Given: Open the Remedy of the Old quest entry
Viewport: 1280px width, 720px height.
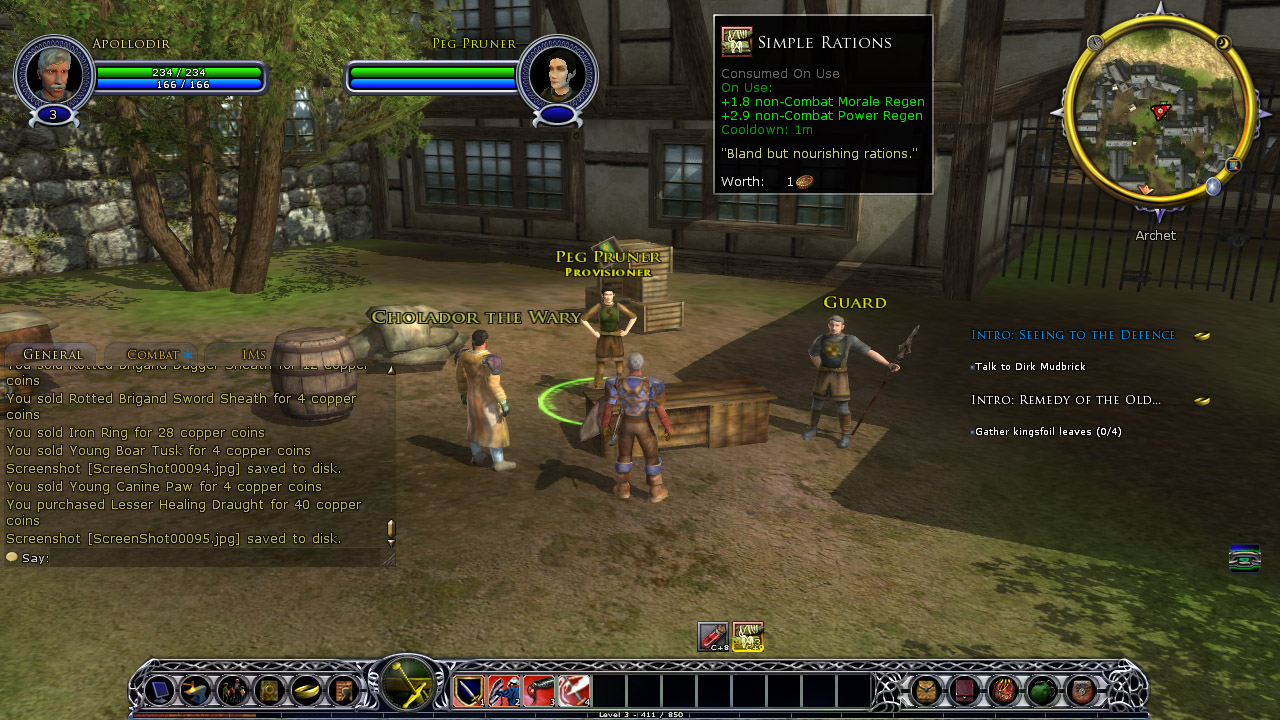Looking at the screenshot, I should pyautogui.click(x=1066, y=400).
